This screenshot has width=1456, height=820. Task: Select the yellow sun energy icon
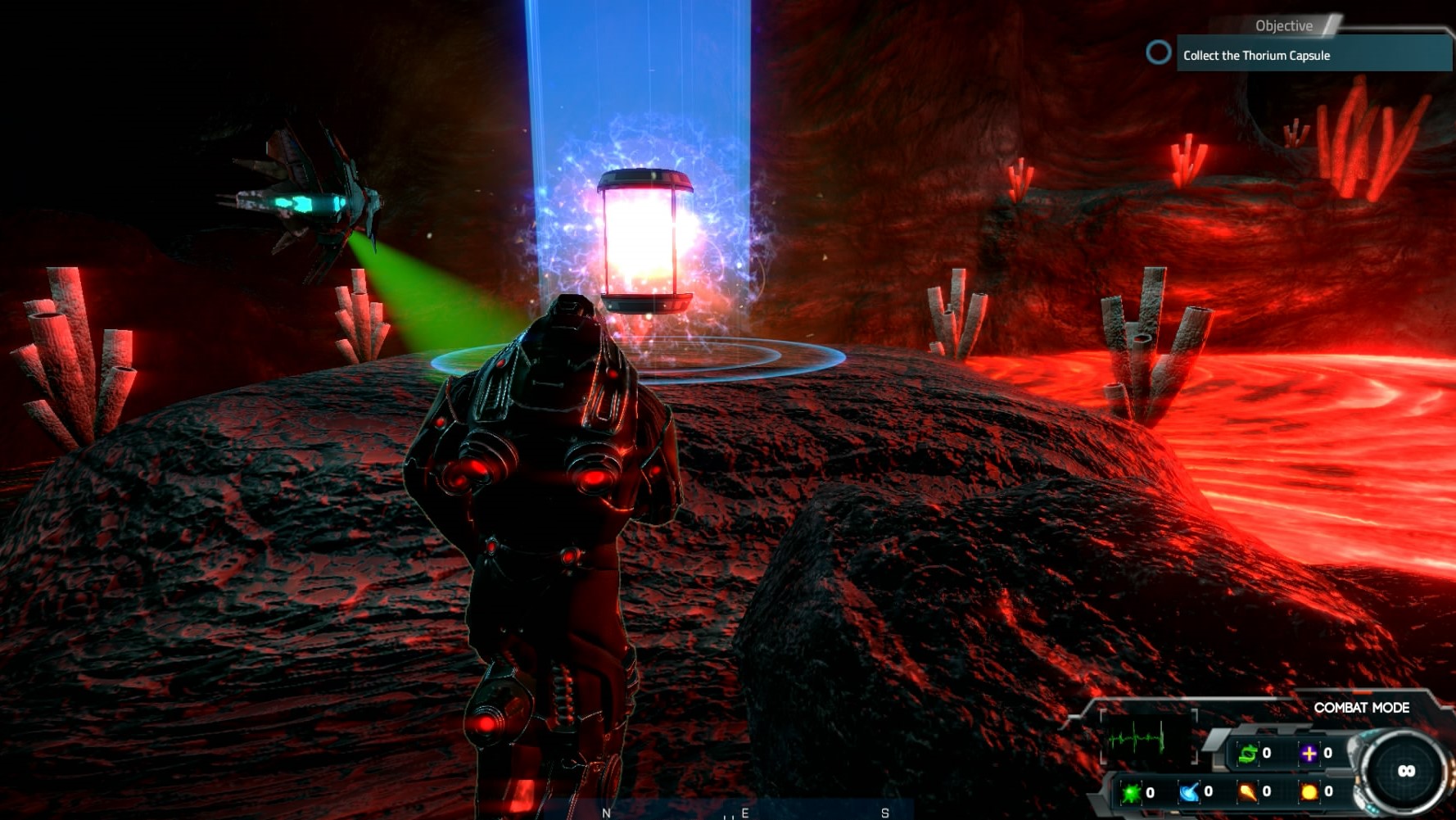coord(1309,793)
